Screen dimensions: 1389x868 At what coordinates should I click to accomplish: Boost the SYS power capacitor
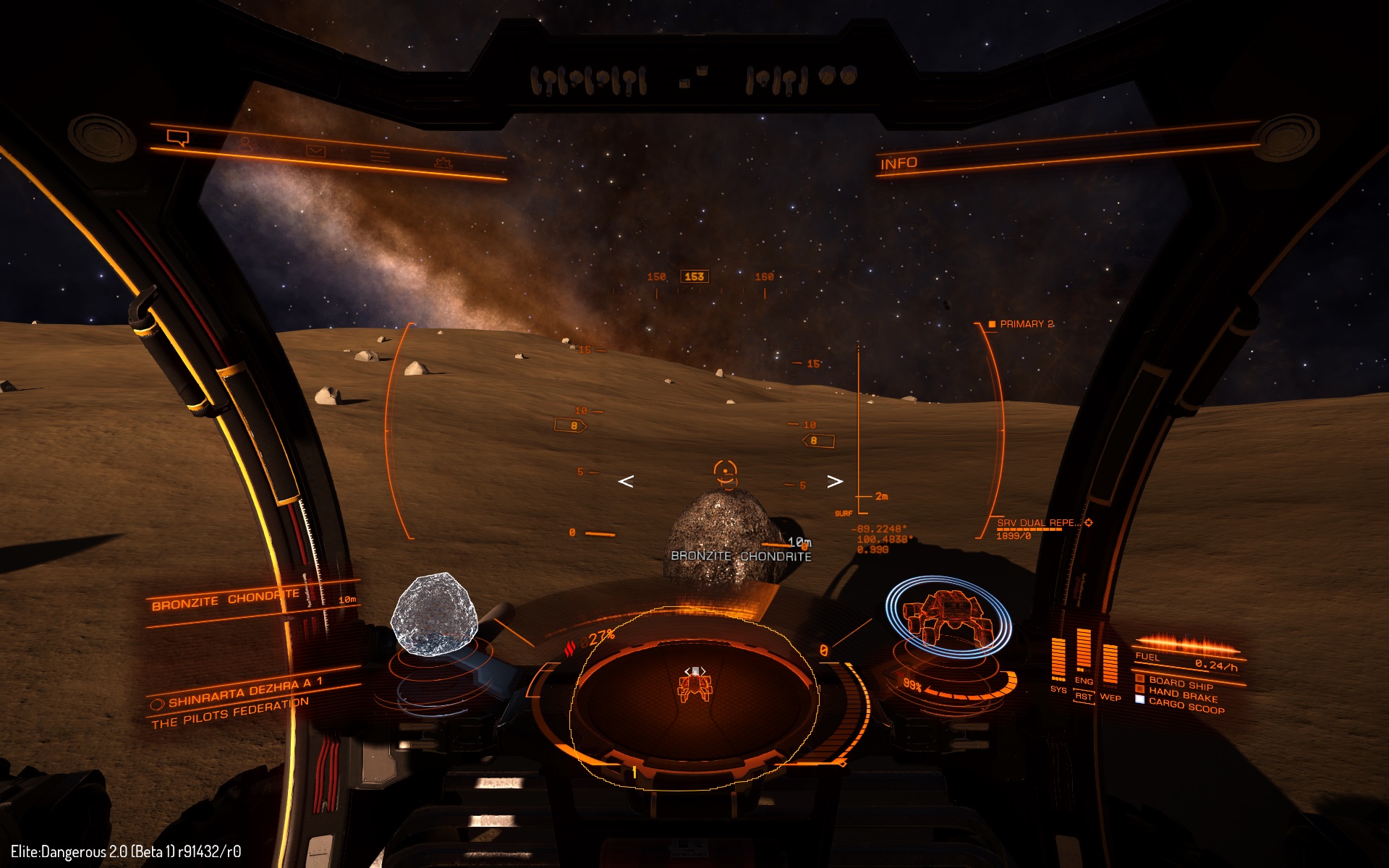click(x=1058, y=660)
